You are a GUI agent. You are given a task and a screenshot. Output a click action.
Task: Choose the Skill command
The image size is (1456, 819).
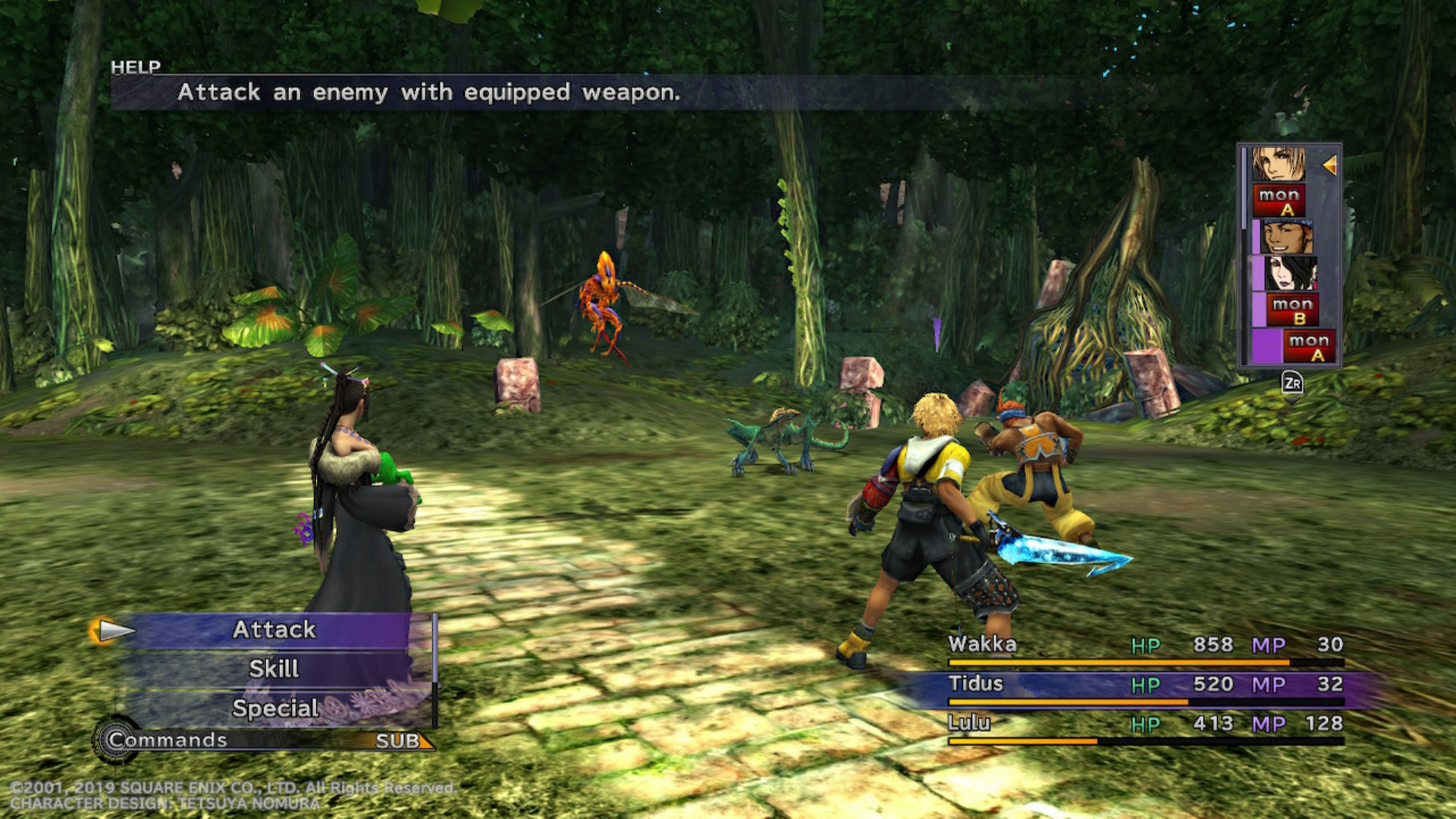pyautogui.click(x=274, y=669)
